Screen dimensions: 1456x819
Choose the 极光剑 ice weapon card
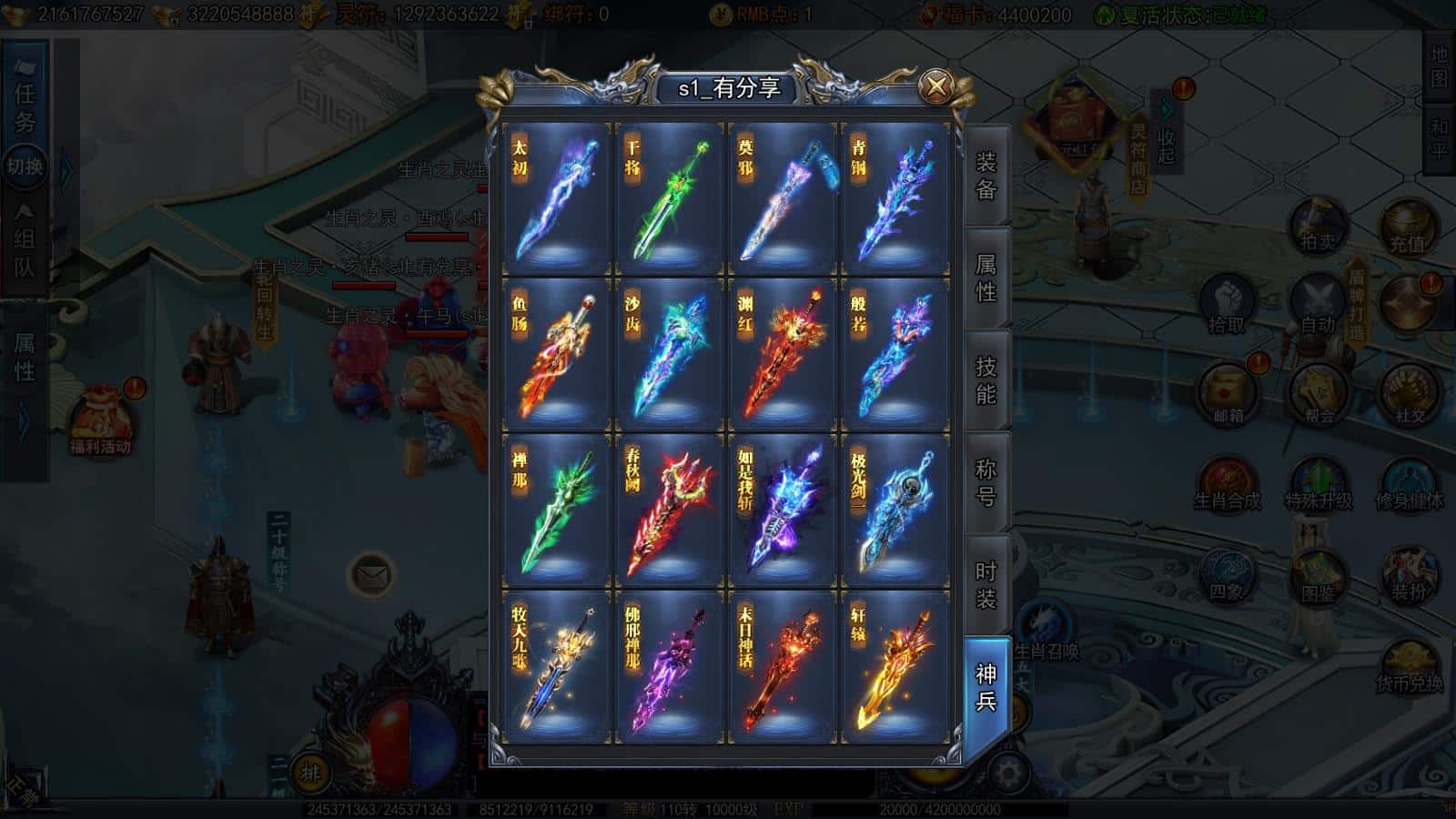coord(895,511)
